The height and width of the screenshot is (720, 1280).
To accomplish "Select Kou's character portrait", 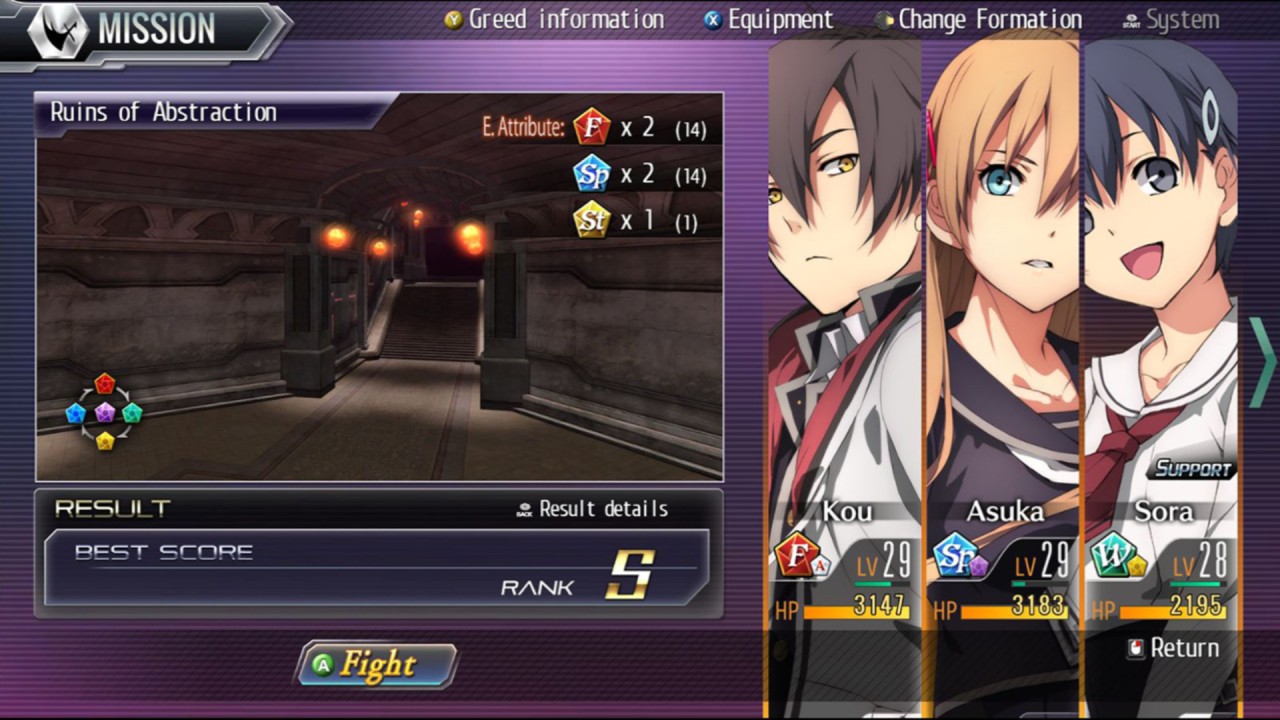I will 845,300.
